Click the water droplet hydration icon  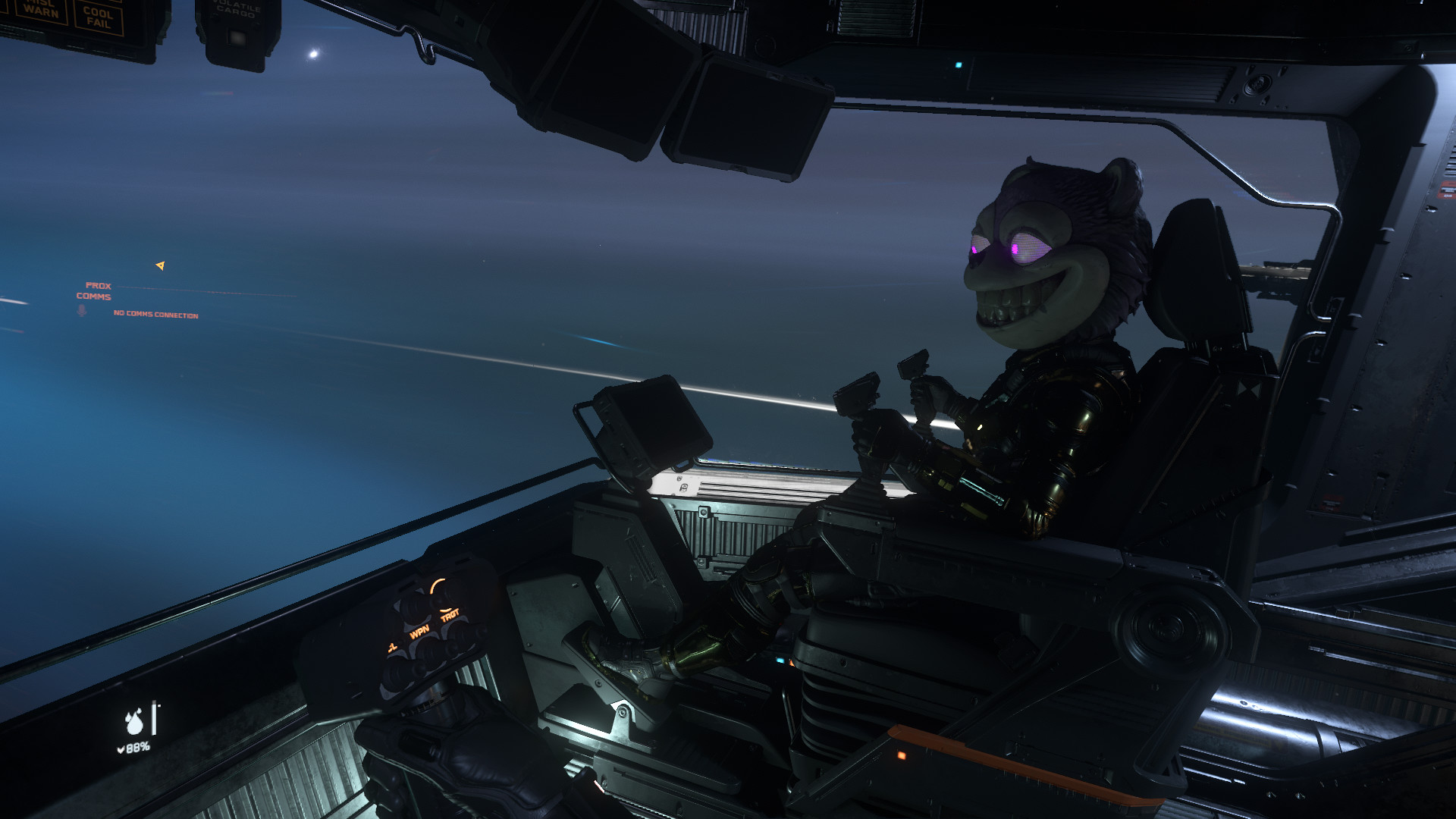coord(134,722)
